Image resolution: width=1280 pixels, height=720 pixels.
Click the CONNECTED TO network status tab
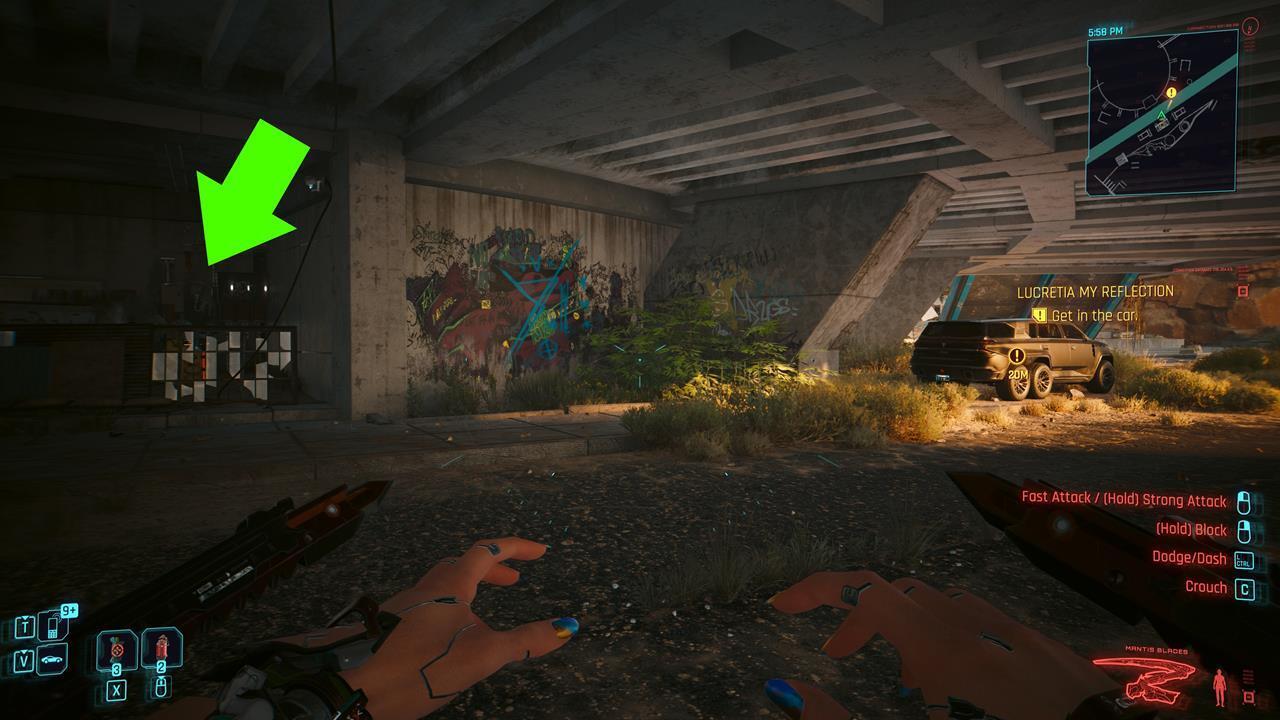coord(1211,24)
